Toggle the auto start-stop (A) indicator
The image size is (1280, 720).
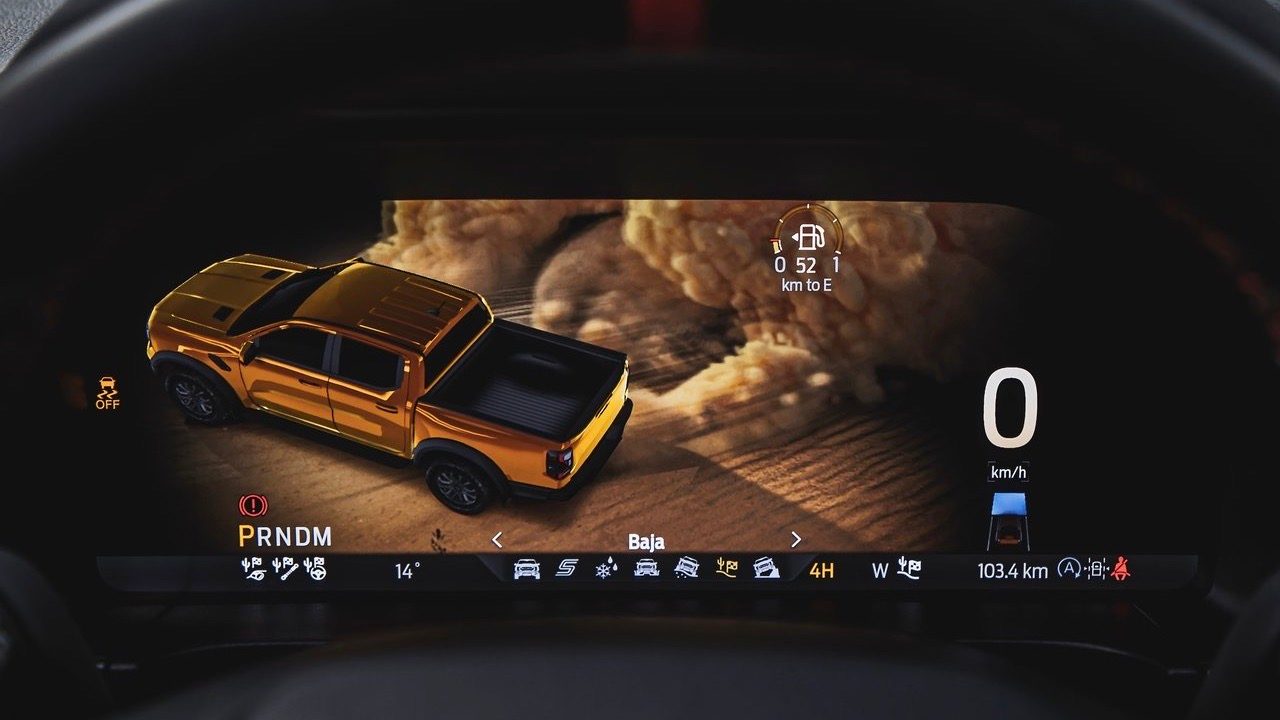(1070, 568)
